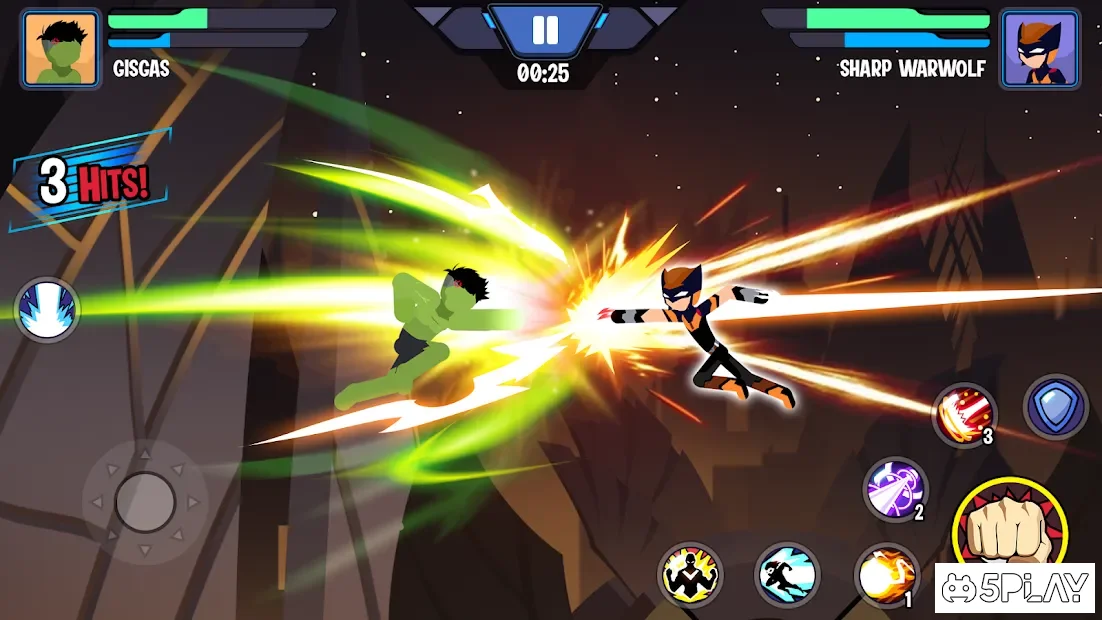Viewport: 1102px width, 620px height.
Task: Select the Giscas player portrait
Action: (60, 49)
